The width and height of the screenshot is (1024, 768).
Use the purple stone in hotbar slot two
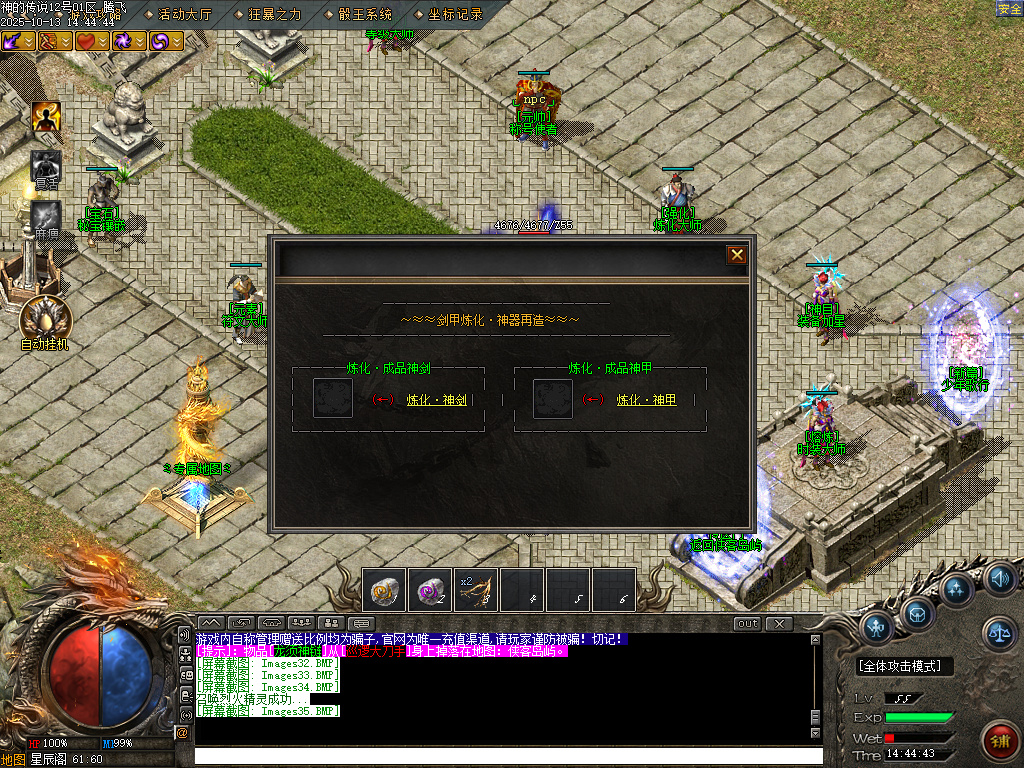pyautogui.click(x=431, y=590)
